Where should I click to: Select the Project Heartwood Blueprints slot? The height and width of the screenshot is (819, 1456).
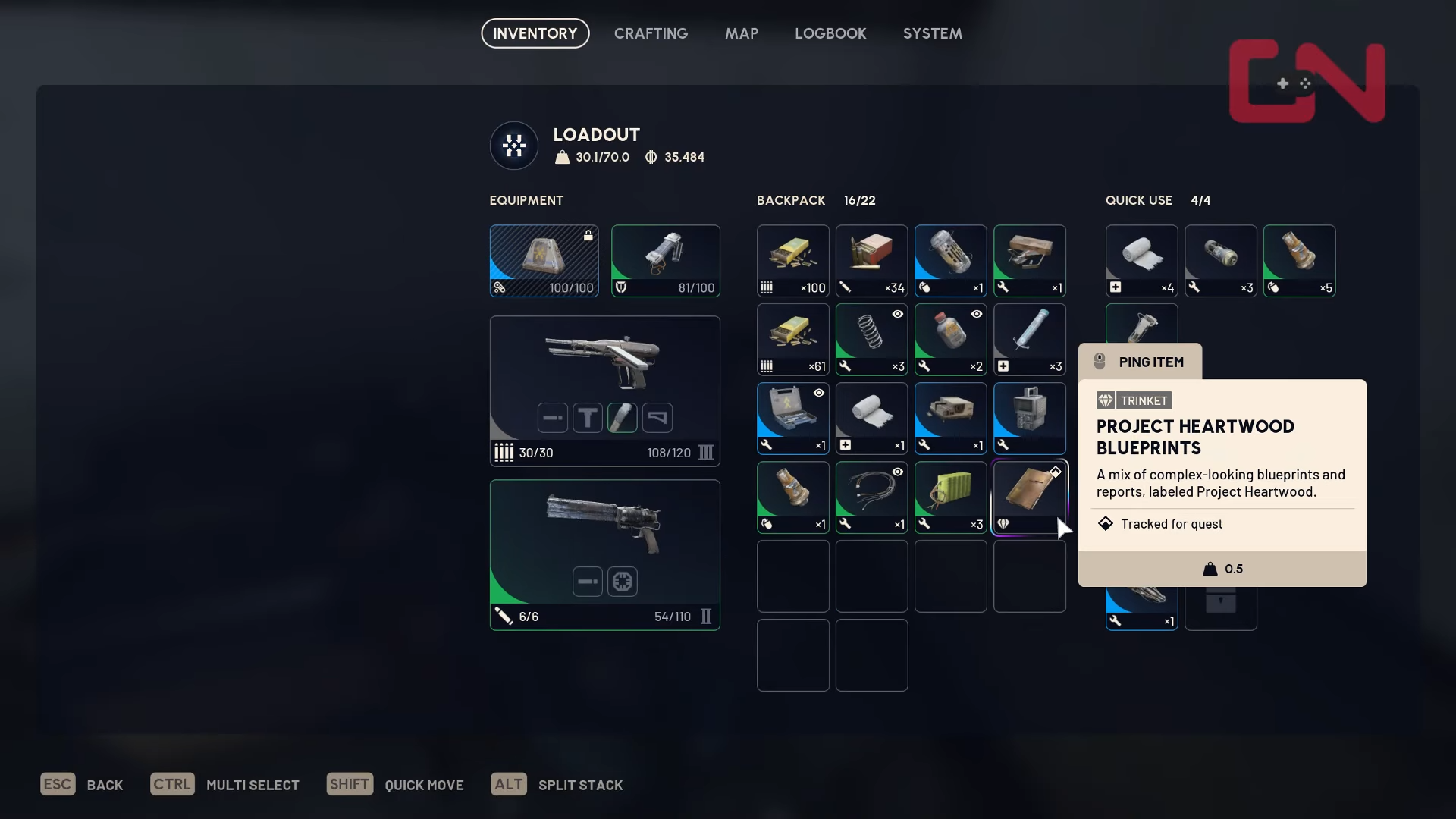[x=1029, y=497]
